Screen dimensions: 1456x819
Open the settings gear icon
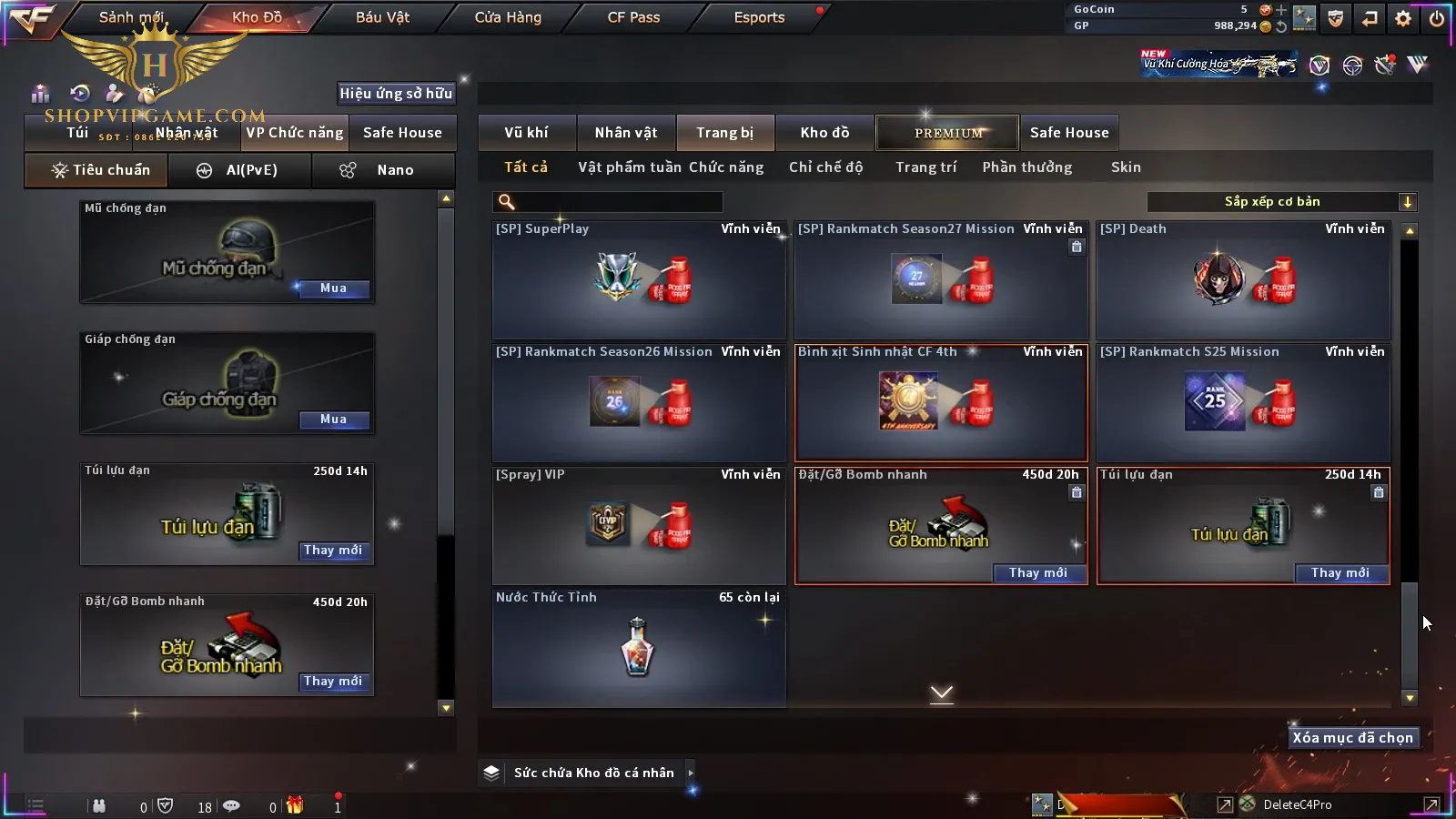(x=1403, y=18)
